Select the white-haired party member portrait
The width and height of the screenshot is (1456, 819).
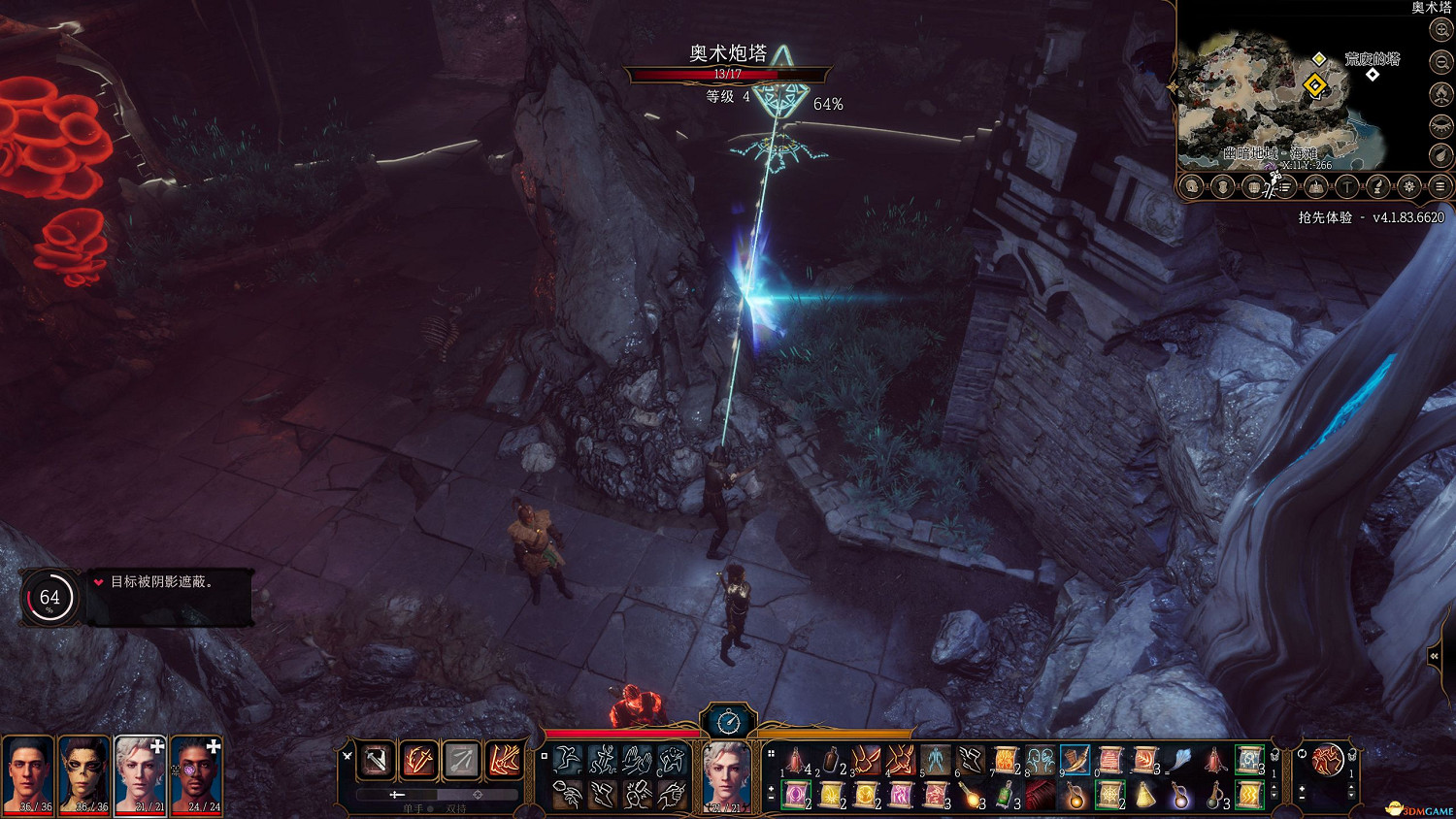point(141,774)
